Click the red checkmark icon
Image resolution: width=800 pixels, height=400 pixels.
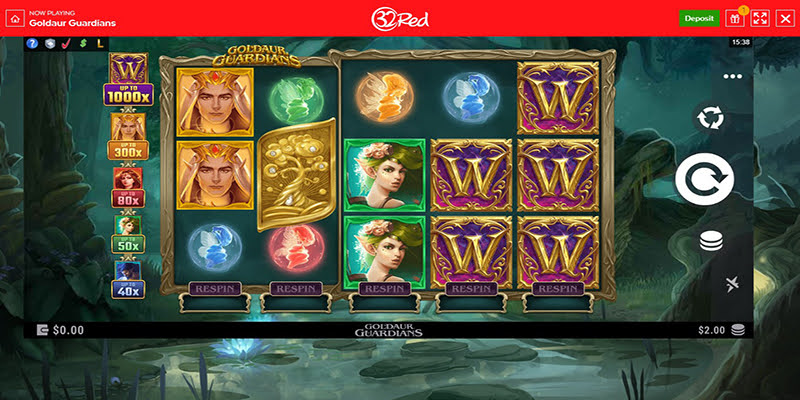click(x=66, y=44)
